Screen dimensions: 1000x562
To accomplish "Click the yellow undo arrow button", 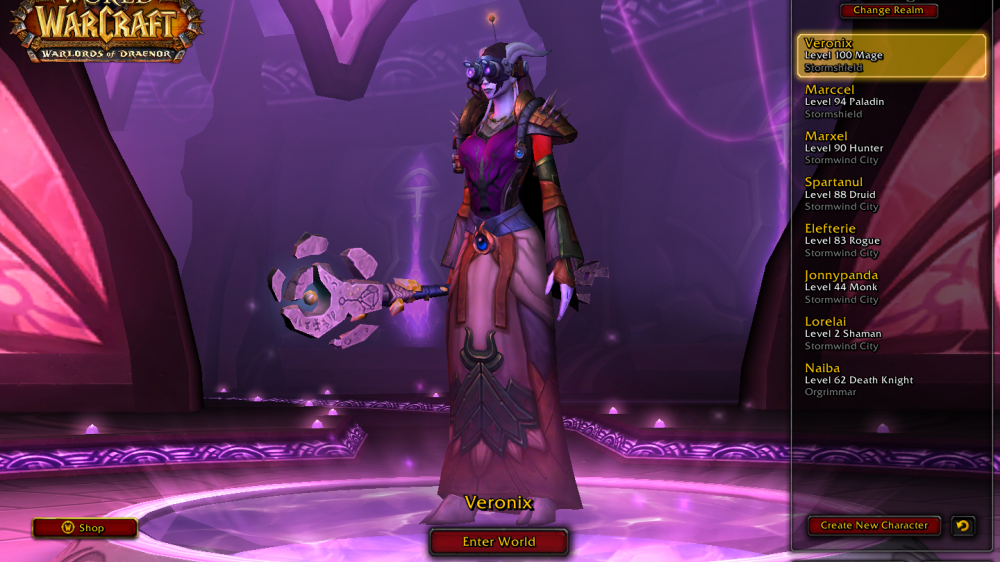I will 962,525.
